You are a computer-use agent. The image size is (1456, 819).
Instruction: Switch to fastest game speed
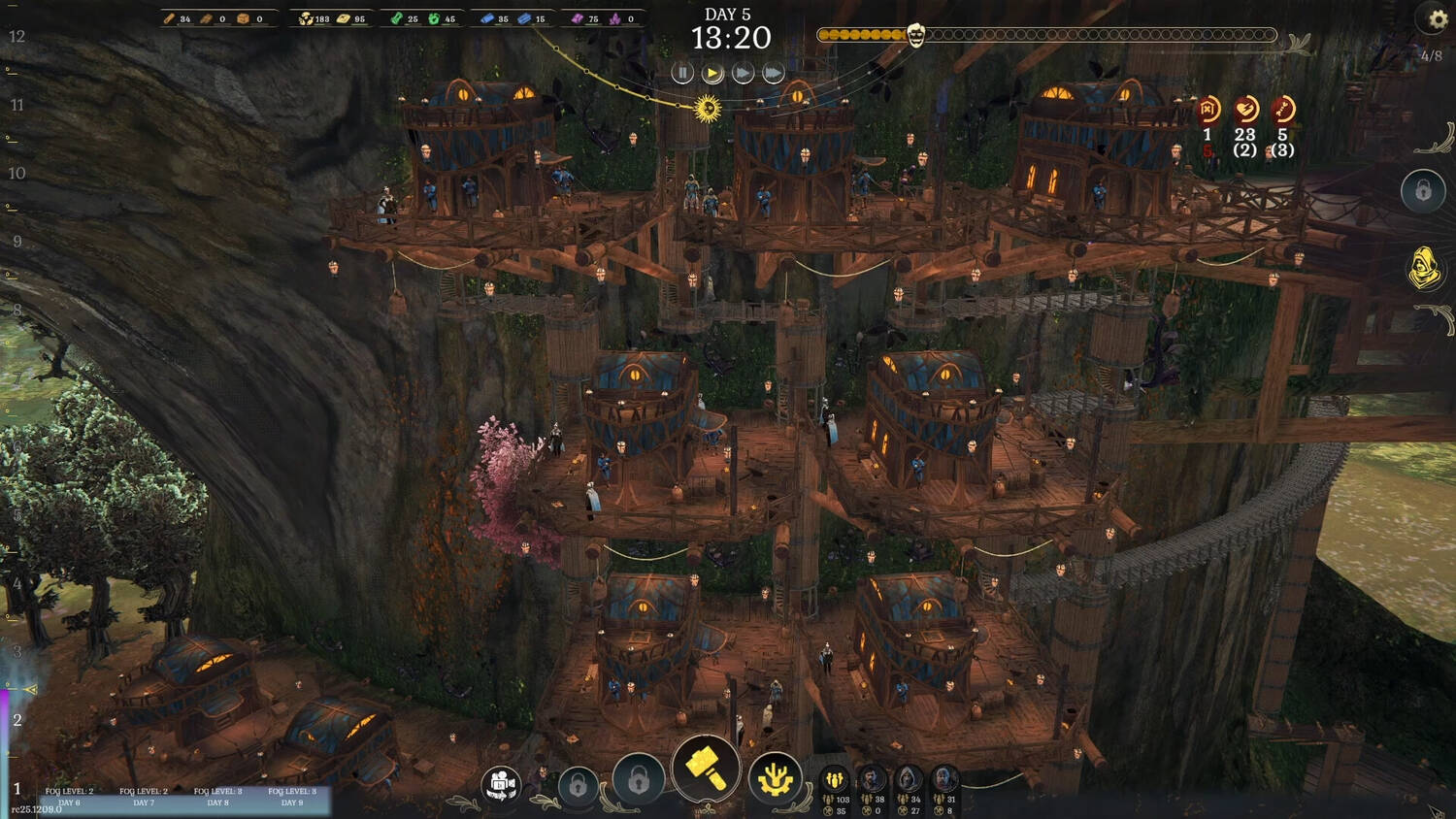773,73
